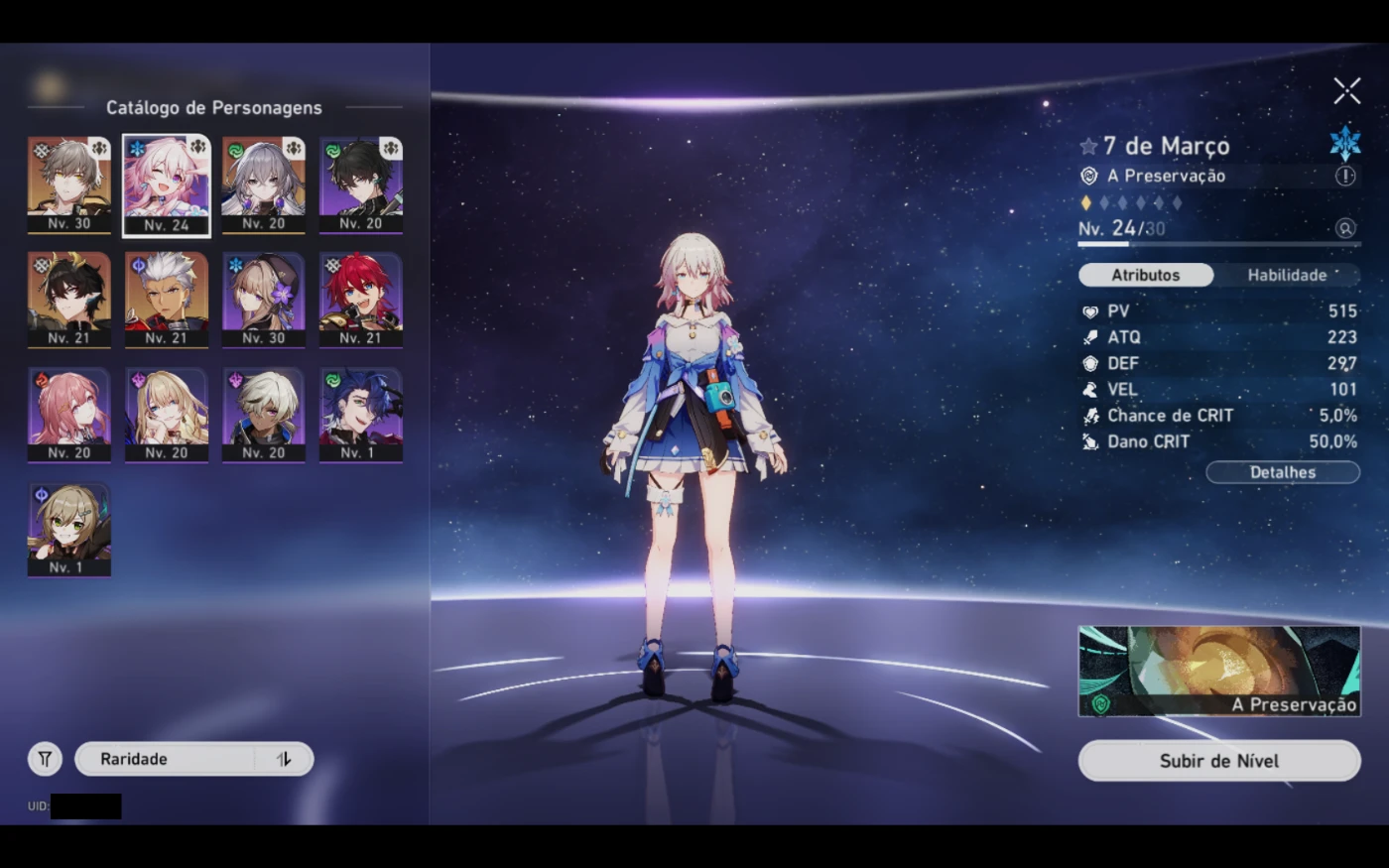Close the character screen with the X
This screenshot has height=868, width=1389.
tap(1346, 91)
